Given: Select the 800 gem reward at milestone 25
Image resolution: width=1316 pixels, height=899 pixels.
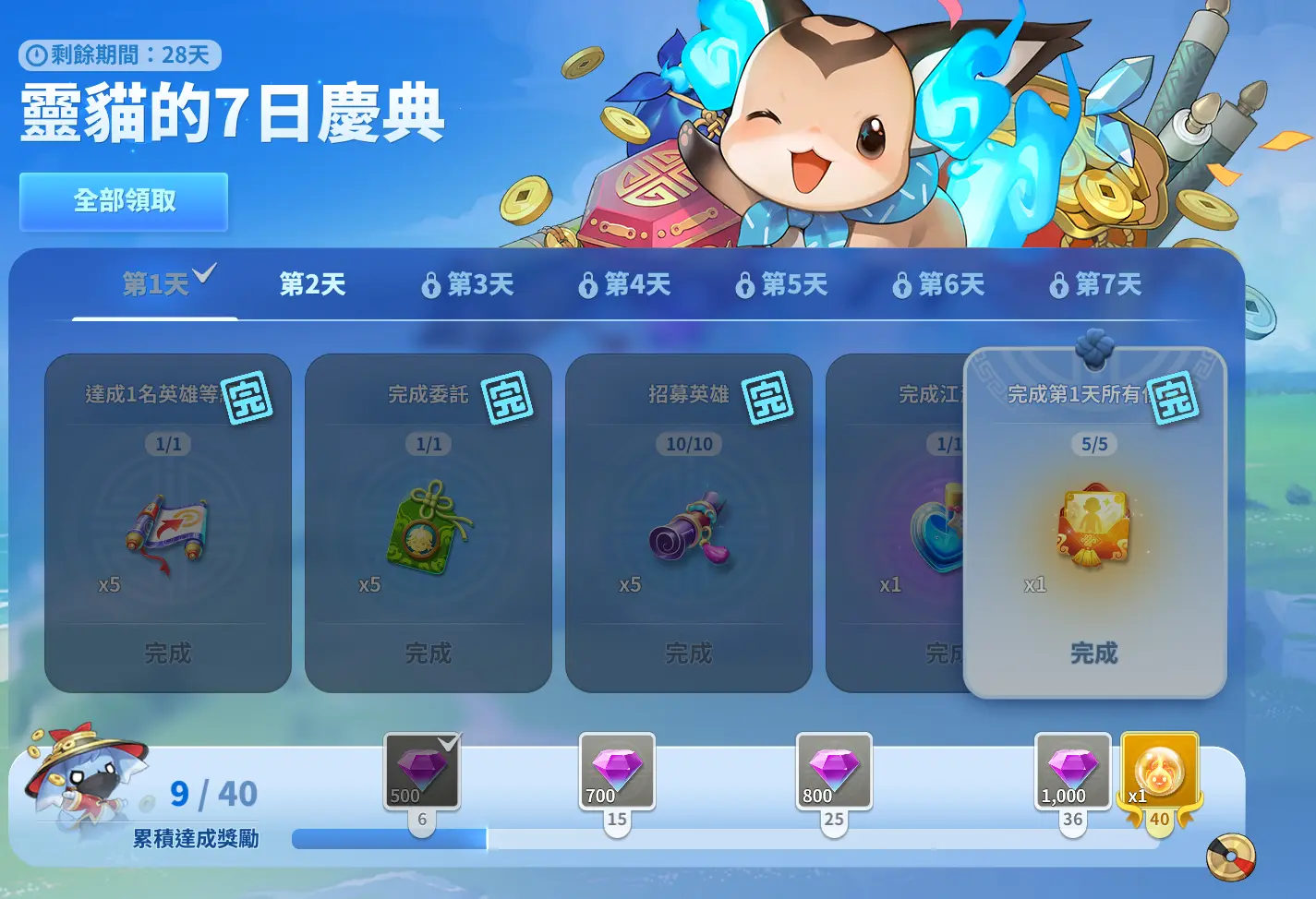Looking at the screenshot, I should [x=834, y=772].
